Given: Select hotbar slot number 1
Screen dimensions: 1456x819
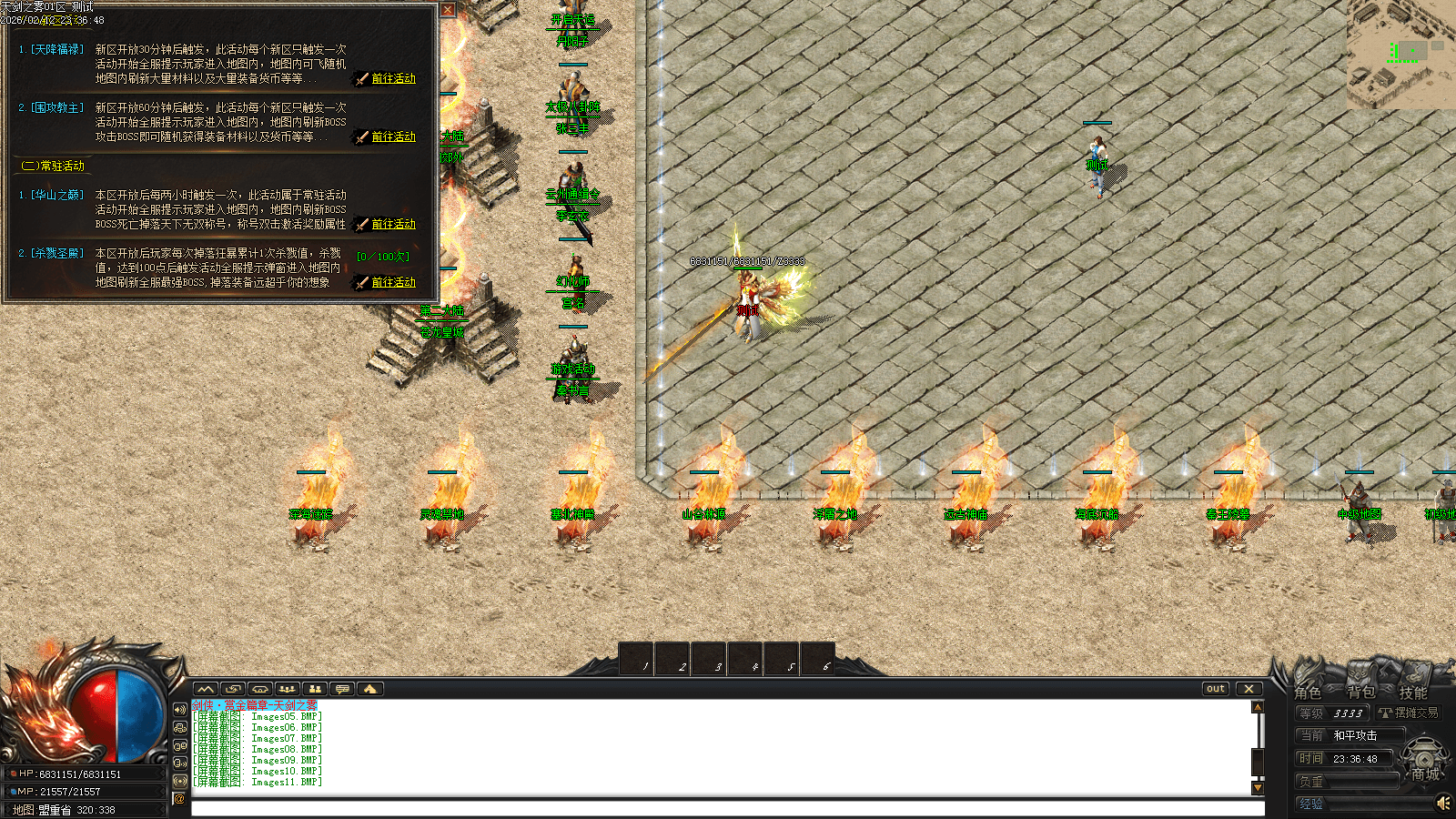Looking at the screenshot, I should coord(636,659).
